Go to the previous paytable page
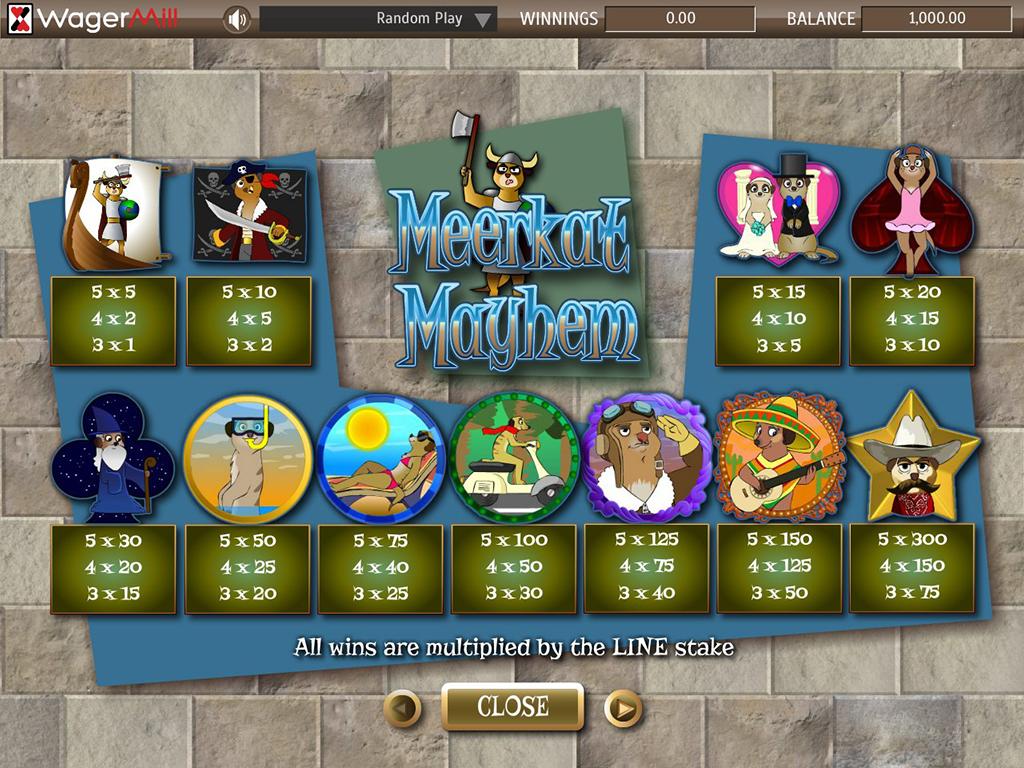 point(402,709)
